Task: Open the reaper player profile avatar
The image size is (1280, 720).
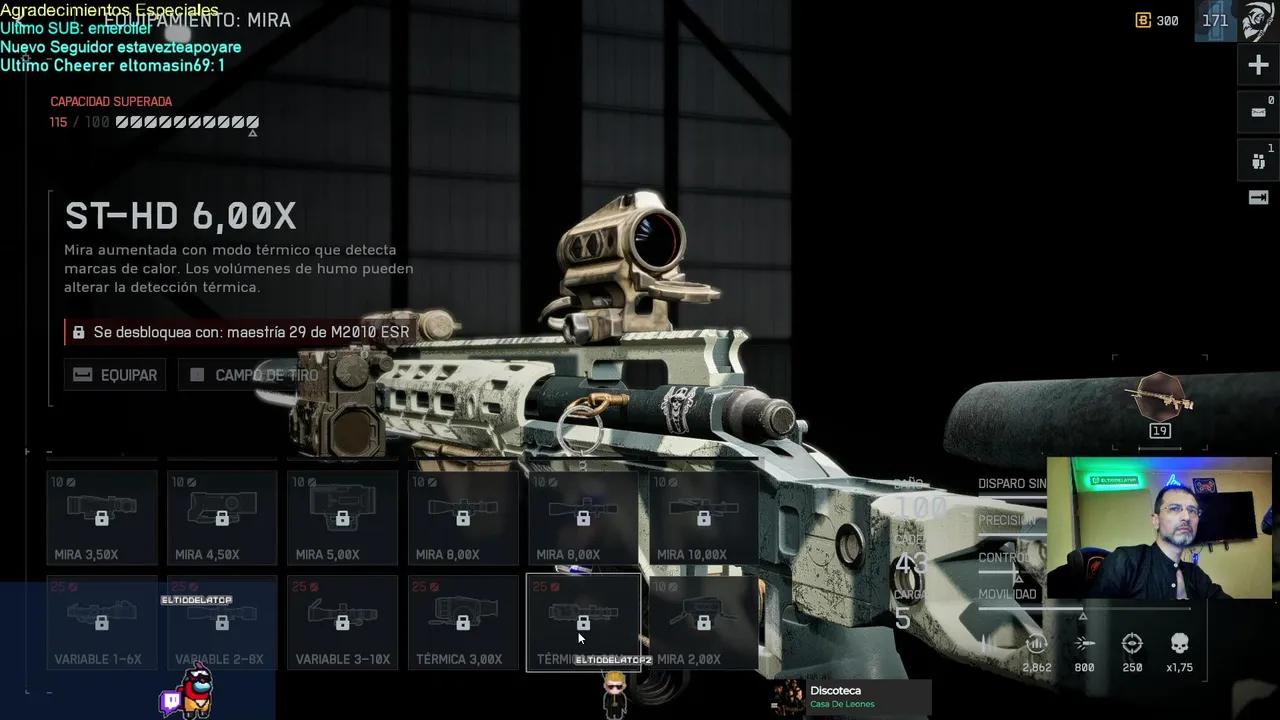Action: tap(1258, 21)
